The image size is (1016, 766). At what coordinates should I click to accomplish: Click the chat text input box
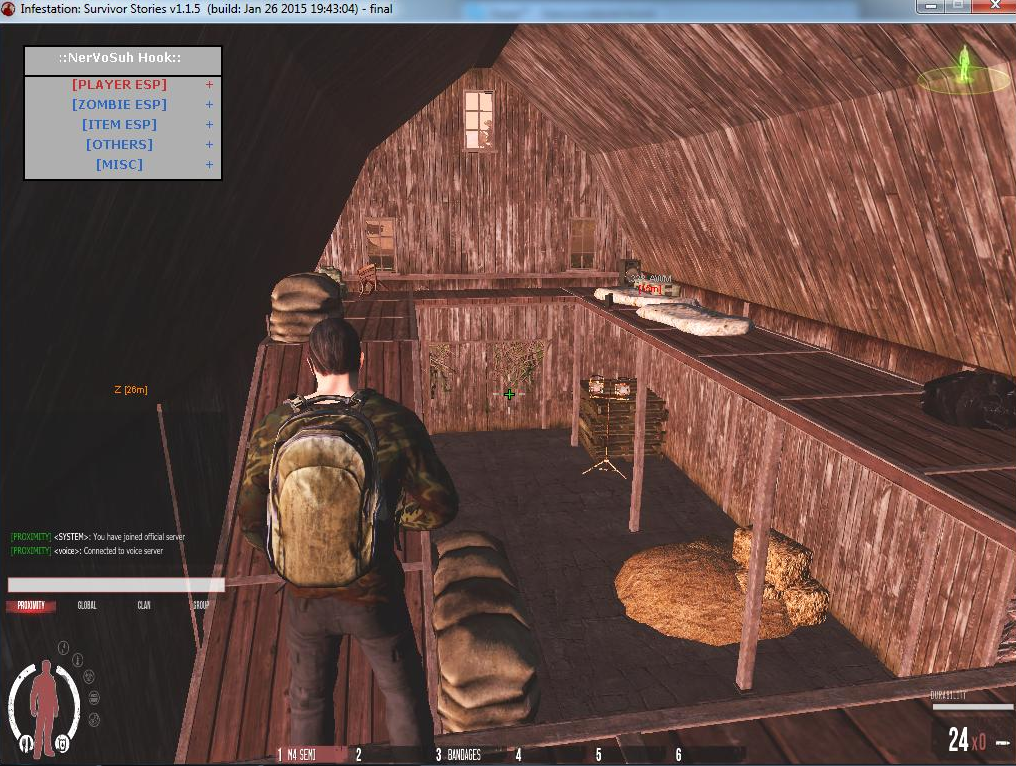[116, 585]
